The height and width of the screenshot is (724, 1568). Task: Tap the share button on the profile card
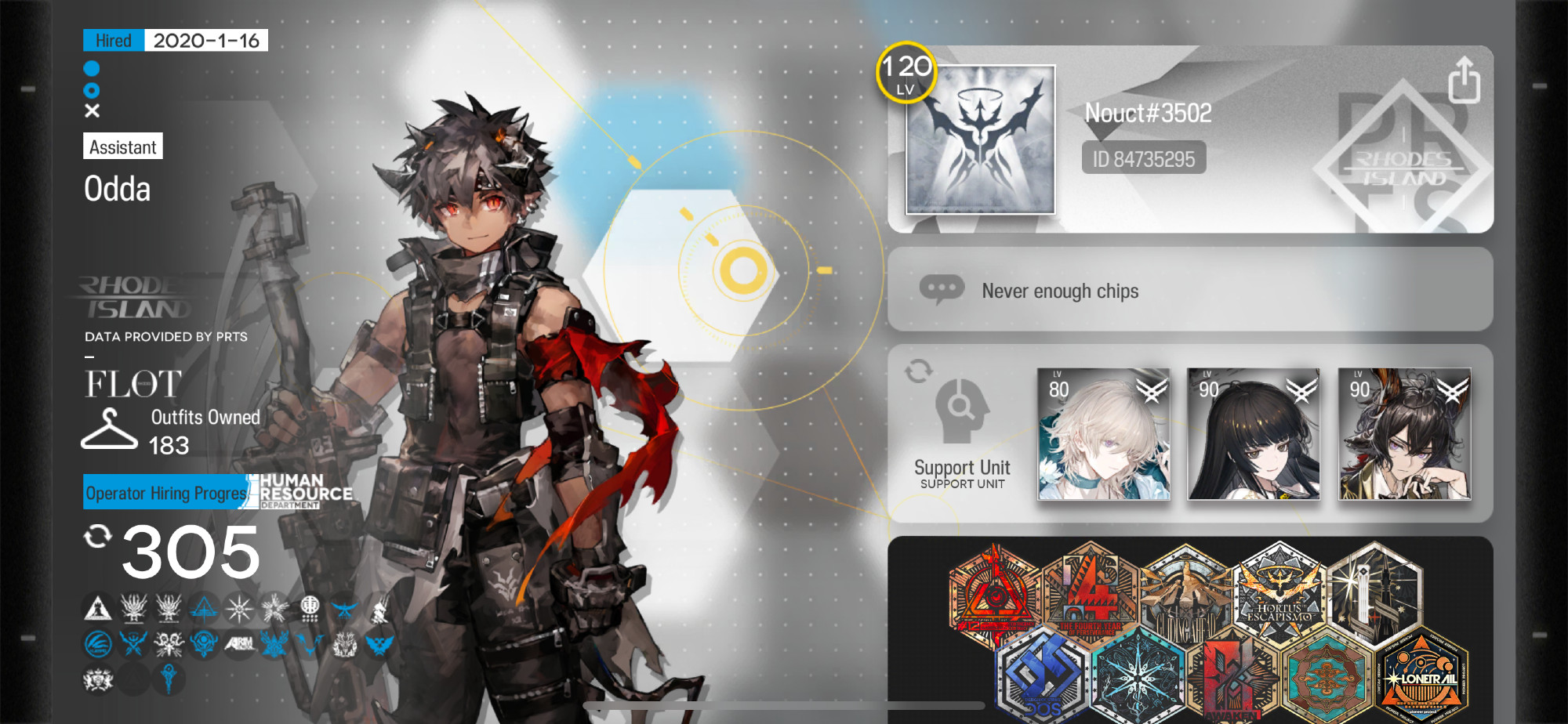[x=1464, y=80]
